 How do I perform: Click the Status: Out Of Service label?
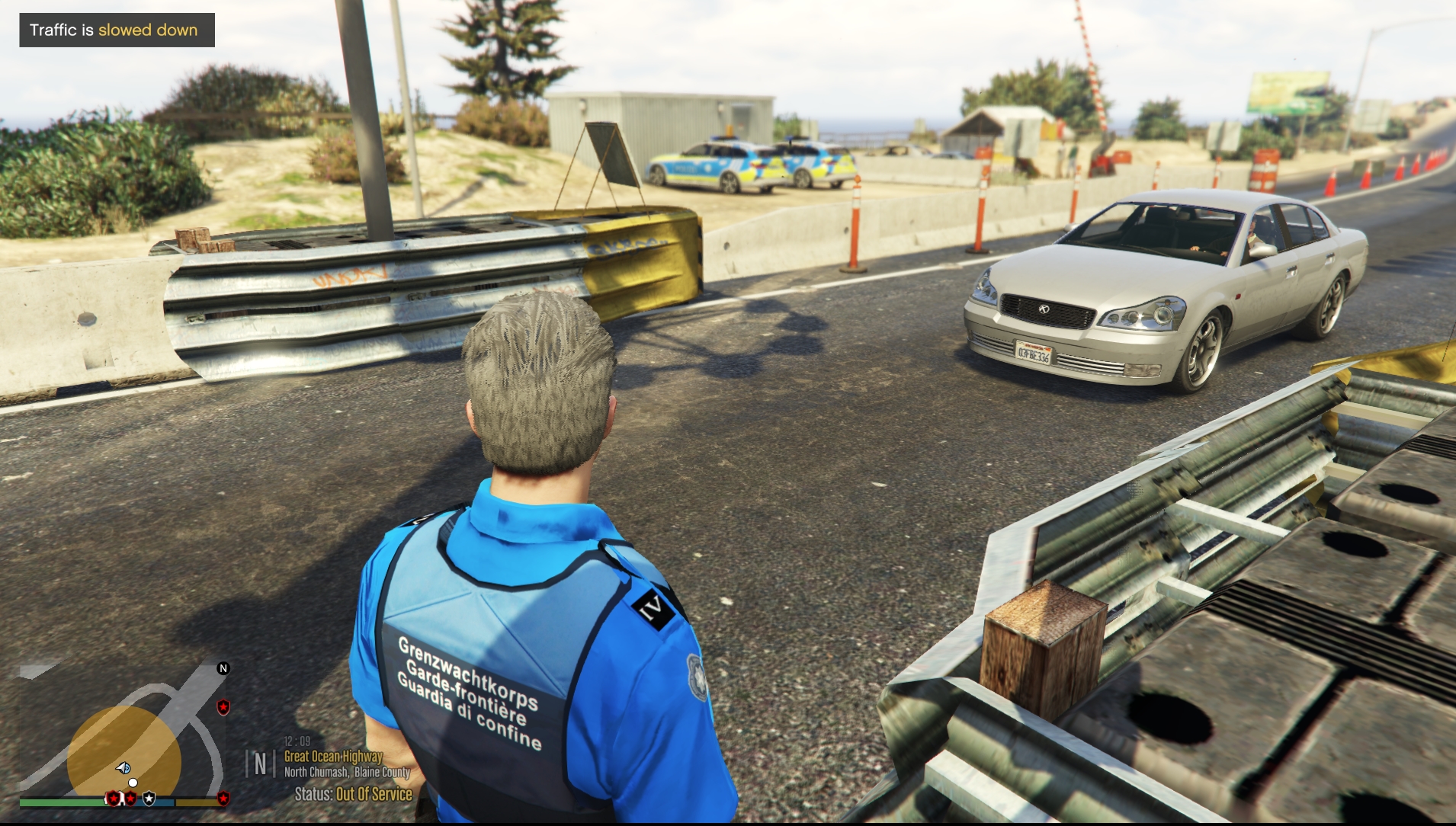353,794
